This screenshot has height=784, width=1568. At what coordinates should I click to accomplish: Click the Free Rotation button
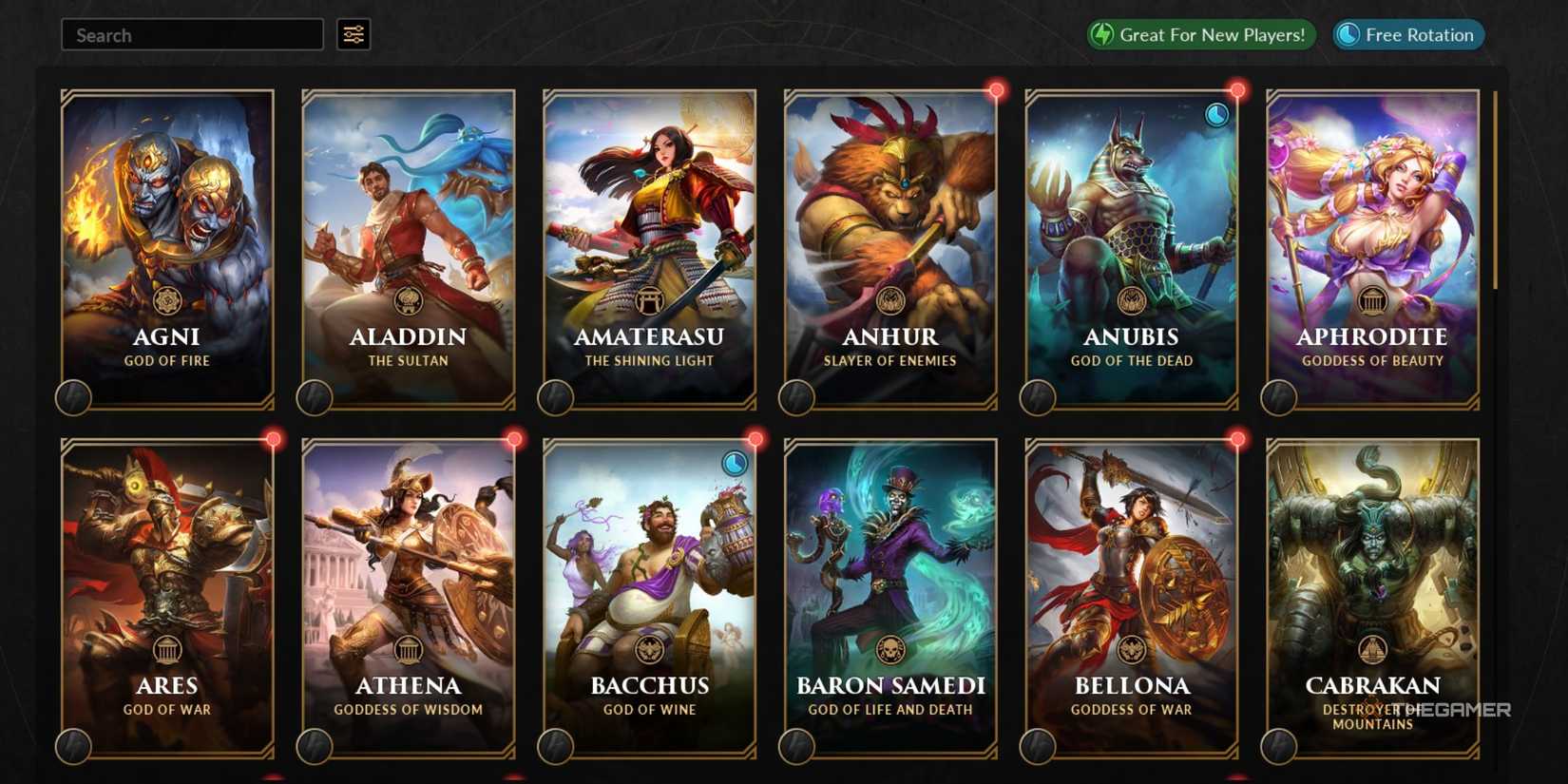pyautogui.click(x=1407, y=34)
